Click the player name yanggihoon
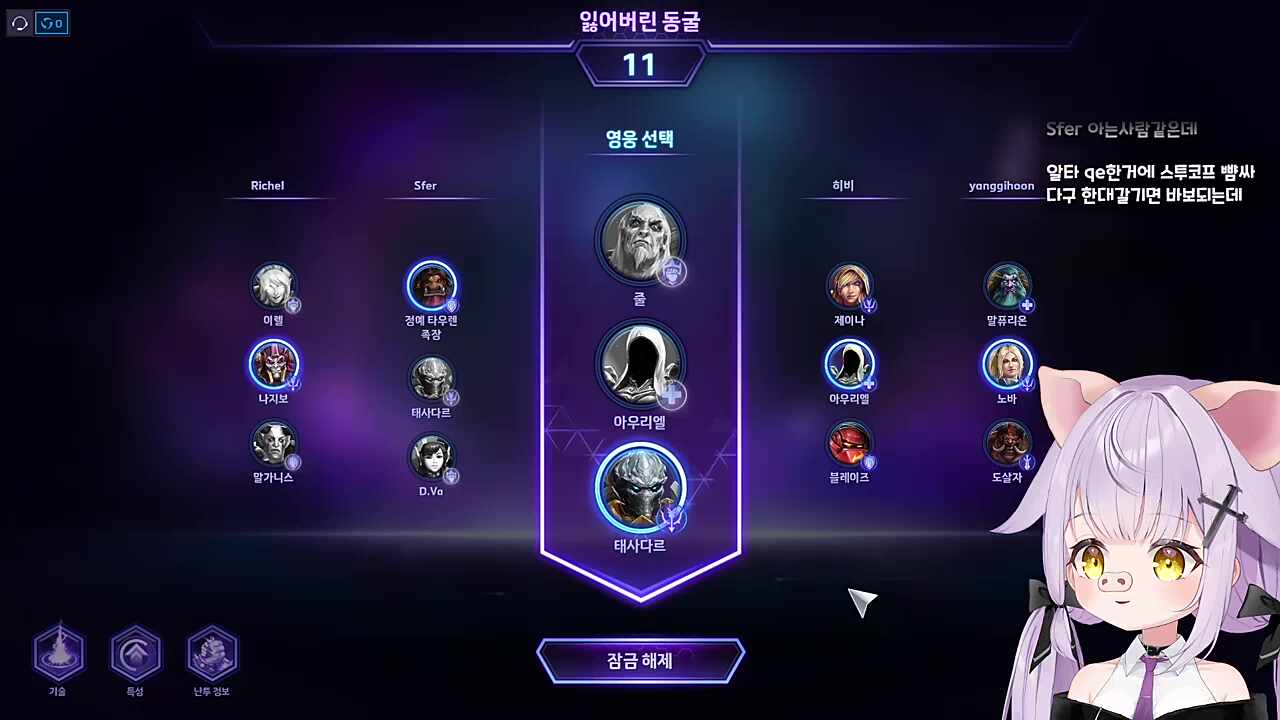This screenshot has width=1280, height=720. point(1000,185)
